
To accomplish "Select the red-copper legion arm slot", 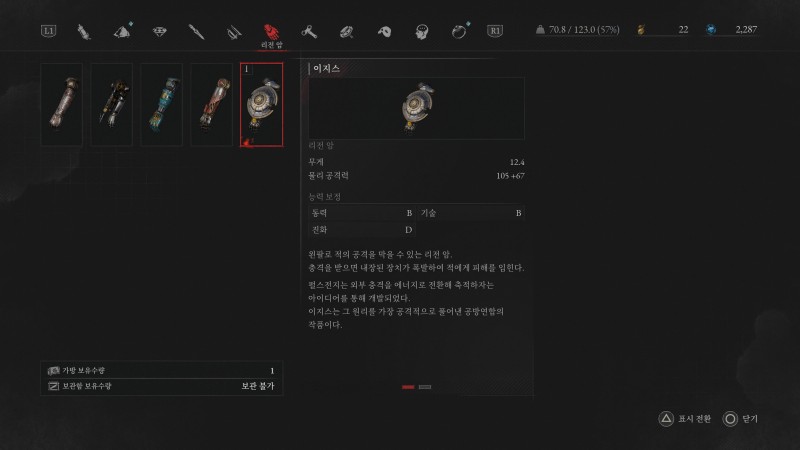I will [212, 104].
